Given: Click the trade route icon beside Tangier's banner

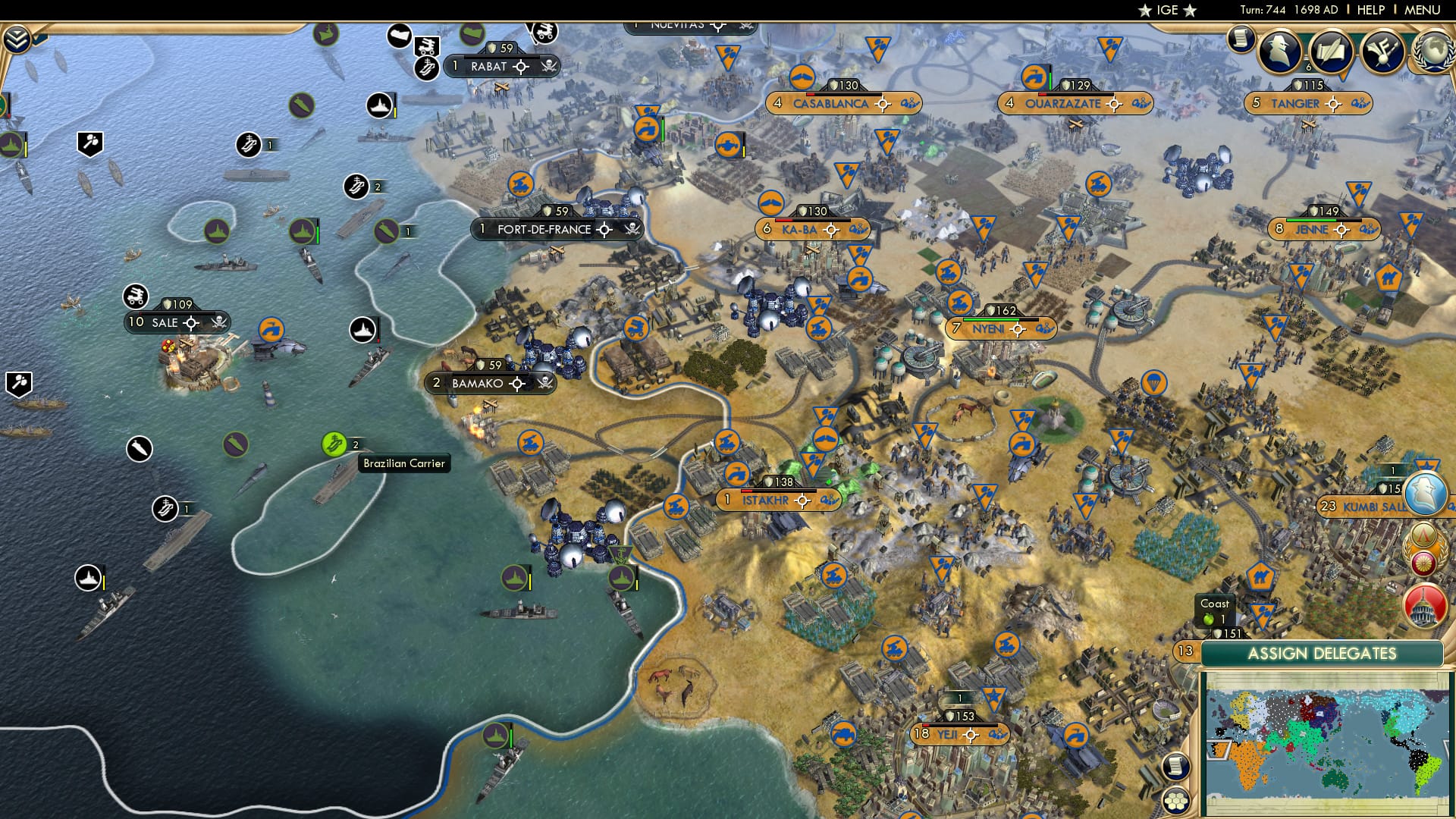Looking at the screenshot, I should tap(1360, 103).
